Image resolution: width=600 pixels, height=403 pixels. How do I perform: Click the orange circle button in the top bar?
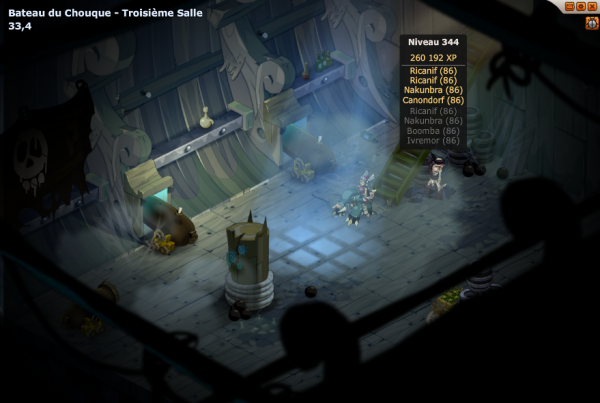point(581,6)
